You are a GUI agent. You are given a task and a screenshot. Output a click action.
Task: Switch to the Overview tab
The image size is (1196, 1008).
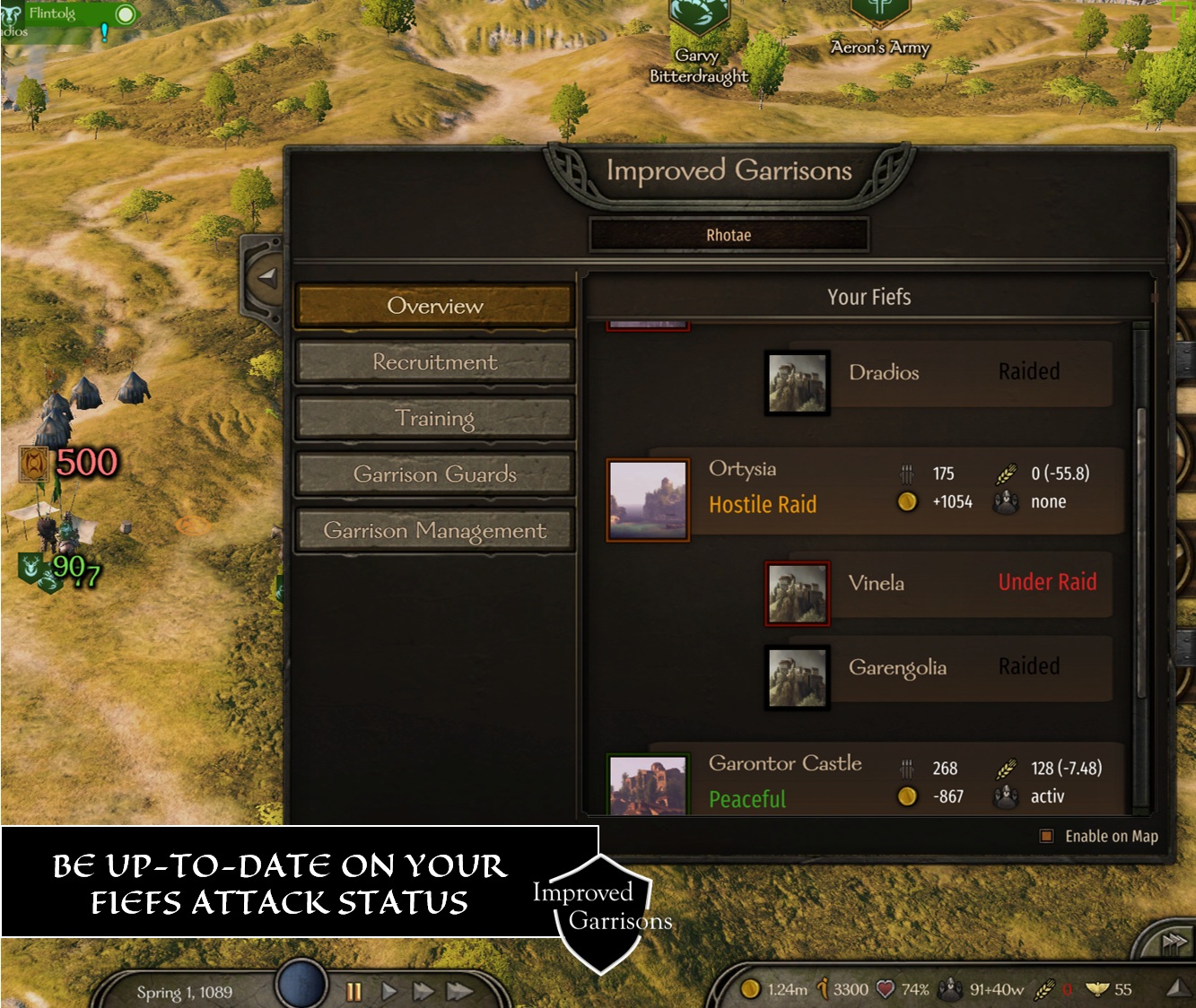tap(434, 307)
